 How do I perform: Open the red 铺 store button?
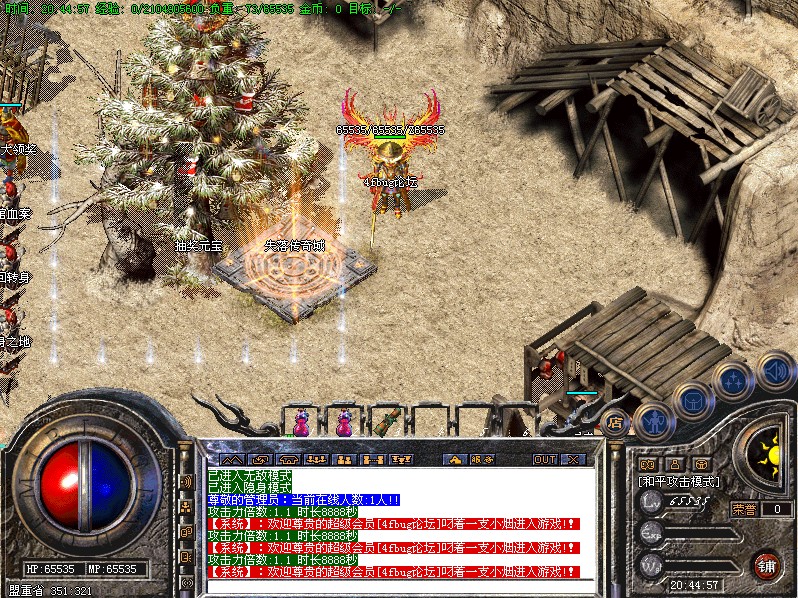click(x=767, y=565)
